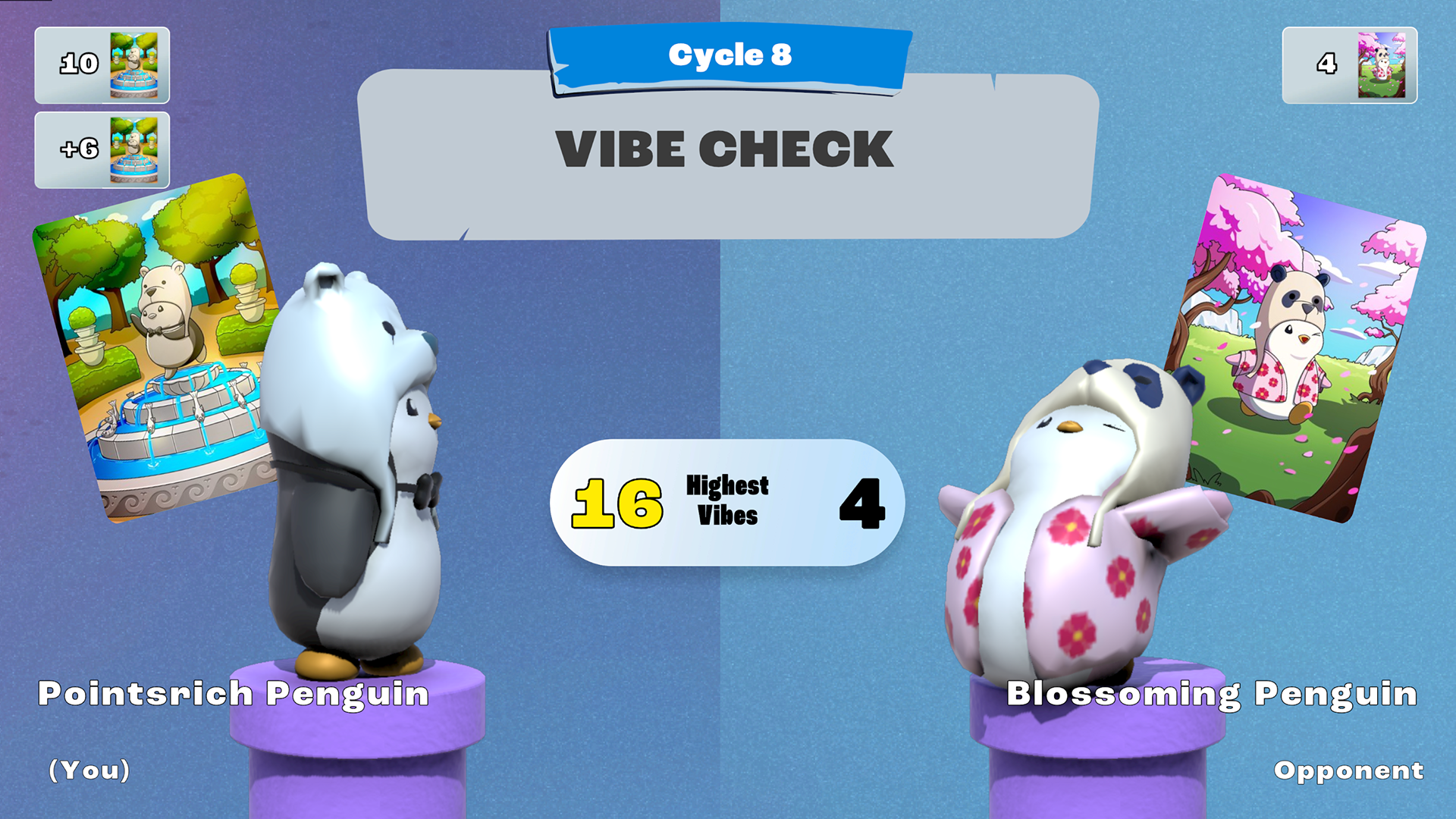Expand the Cycle 8 banner

[728, 55]
